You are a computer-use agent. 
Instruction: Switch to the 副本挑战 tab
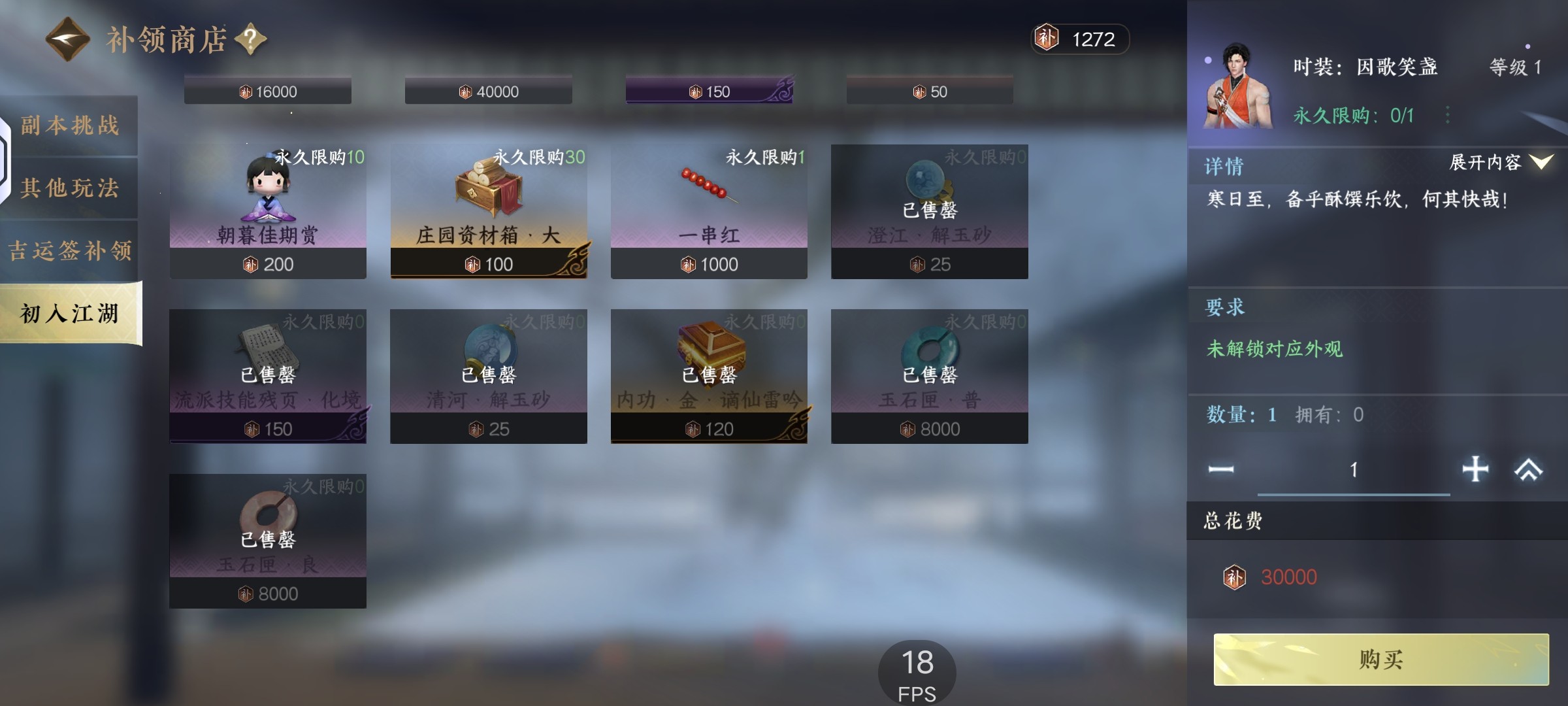coord(70,126)
